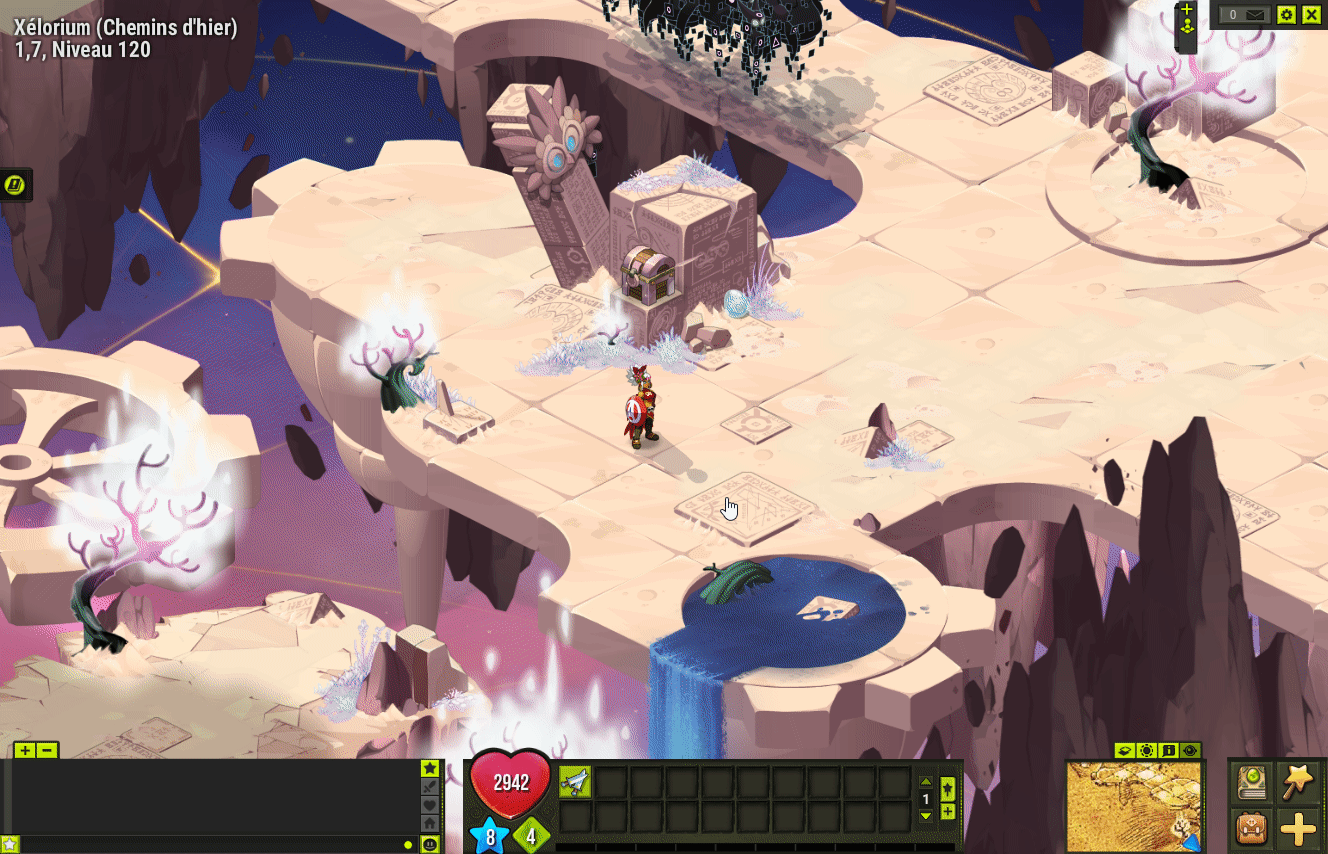
Task: Click the yellow side tab on the left edge
Action: click(x=16, y=184)
